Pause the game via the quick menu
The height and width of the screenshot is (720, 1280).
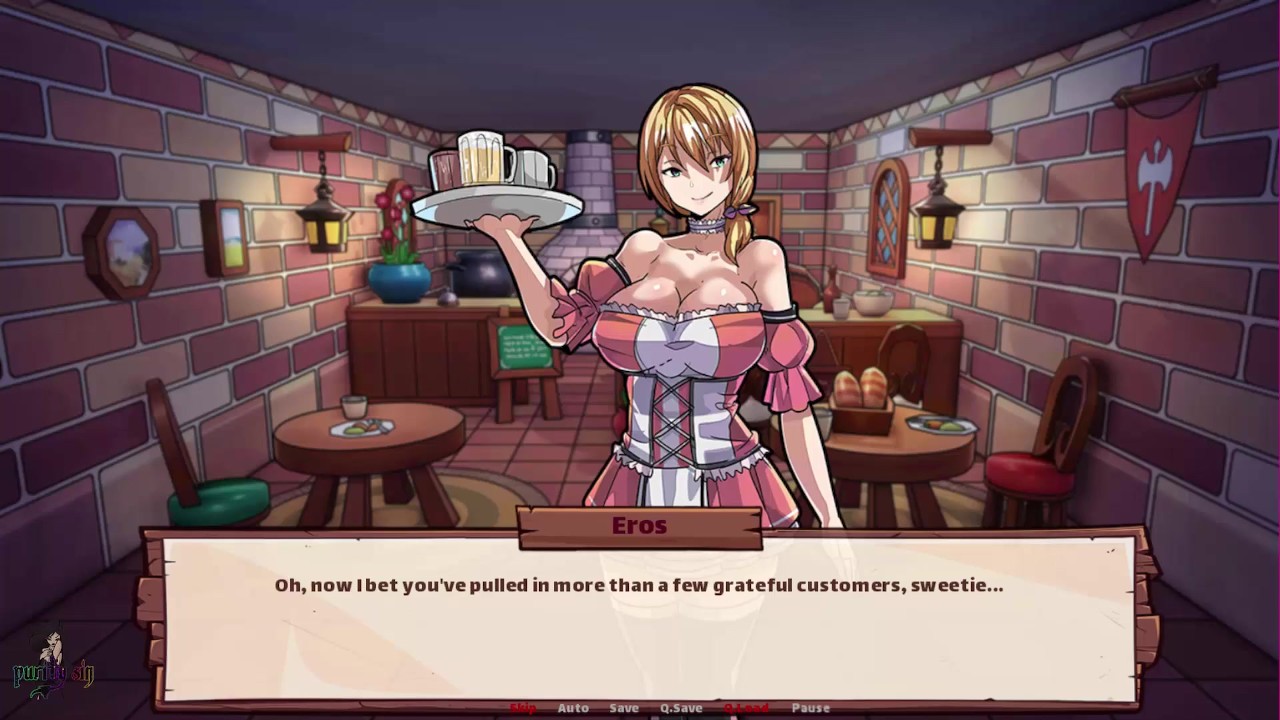pyautogui.click(x=810, y=707)
